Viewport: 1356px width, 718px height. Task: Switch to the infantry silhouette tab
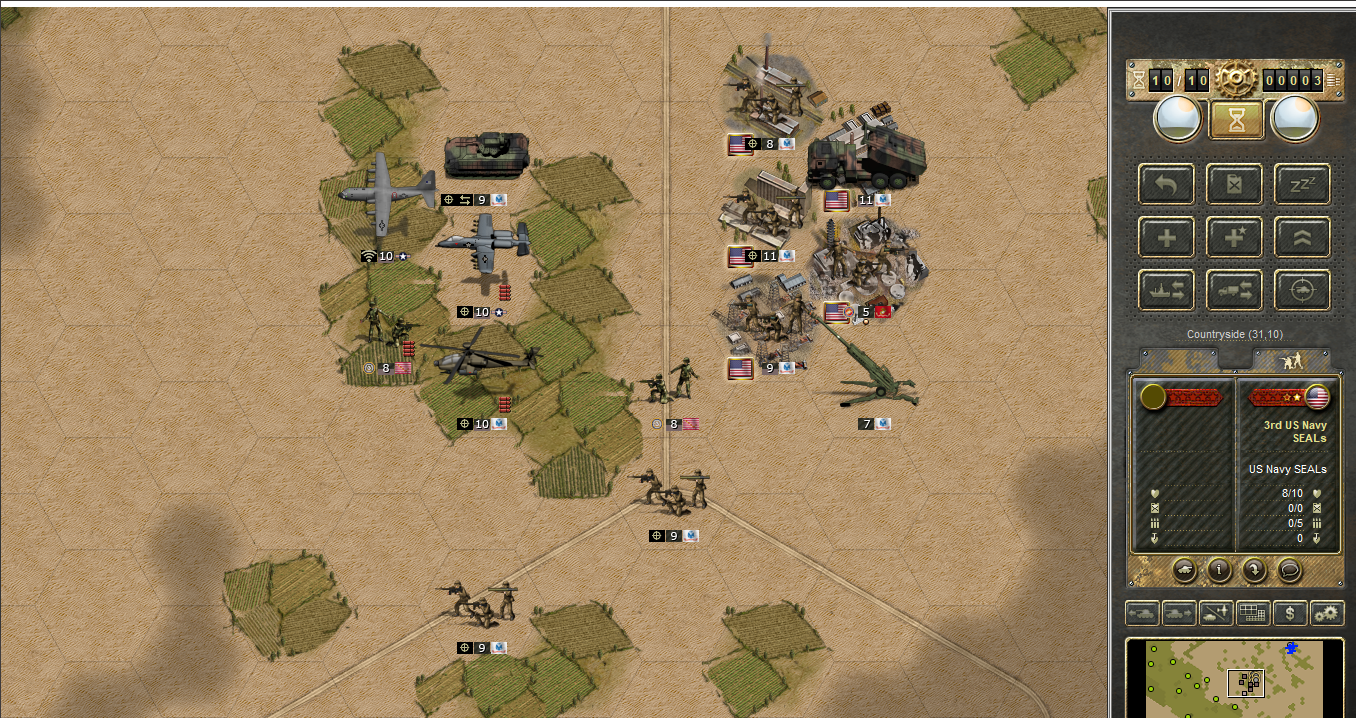point(1291,360)
